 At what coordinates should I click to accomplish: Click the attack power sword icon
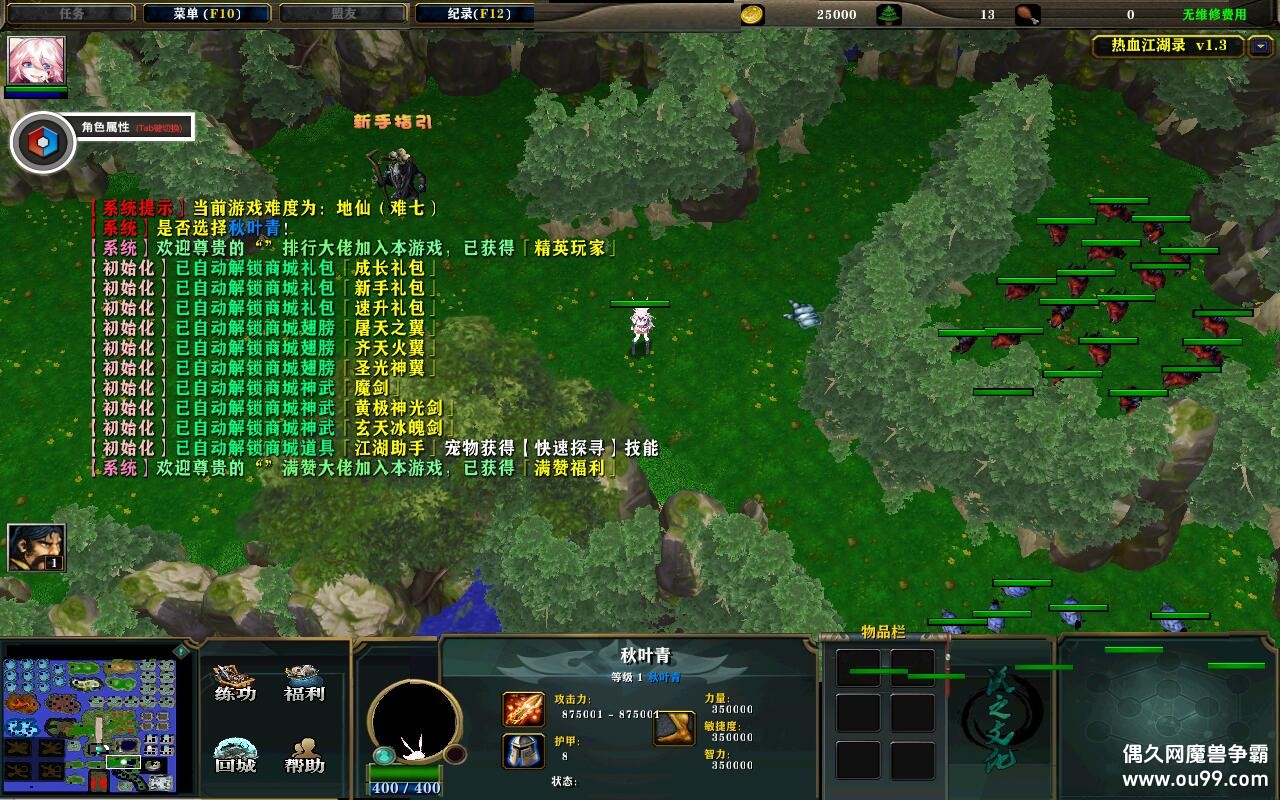coord(523,709)
